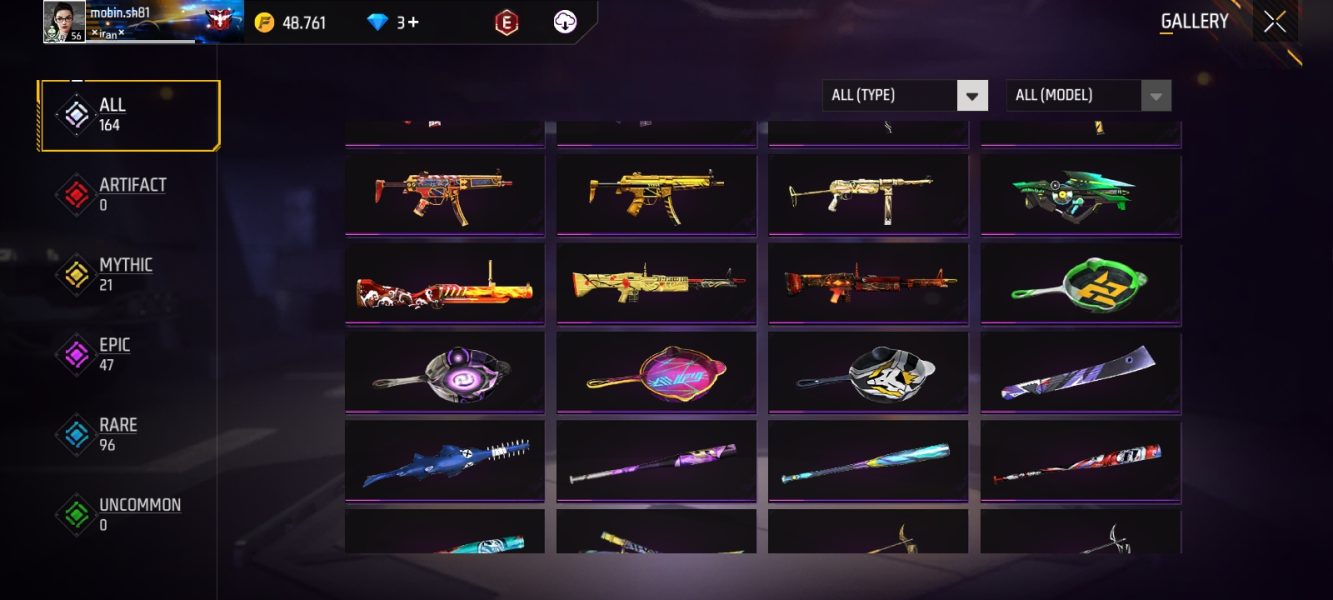Image resolution: width=1333 pixels, height=600 pixels.
Task: View the purple machete skin
Action: pos(1080,372)
